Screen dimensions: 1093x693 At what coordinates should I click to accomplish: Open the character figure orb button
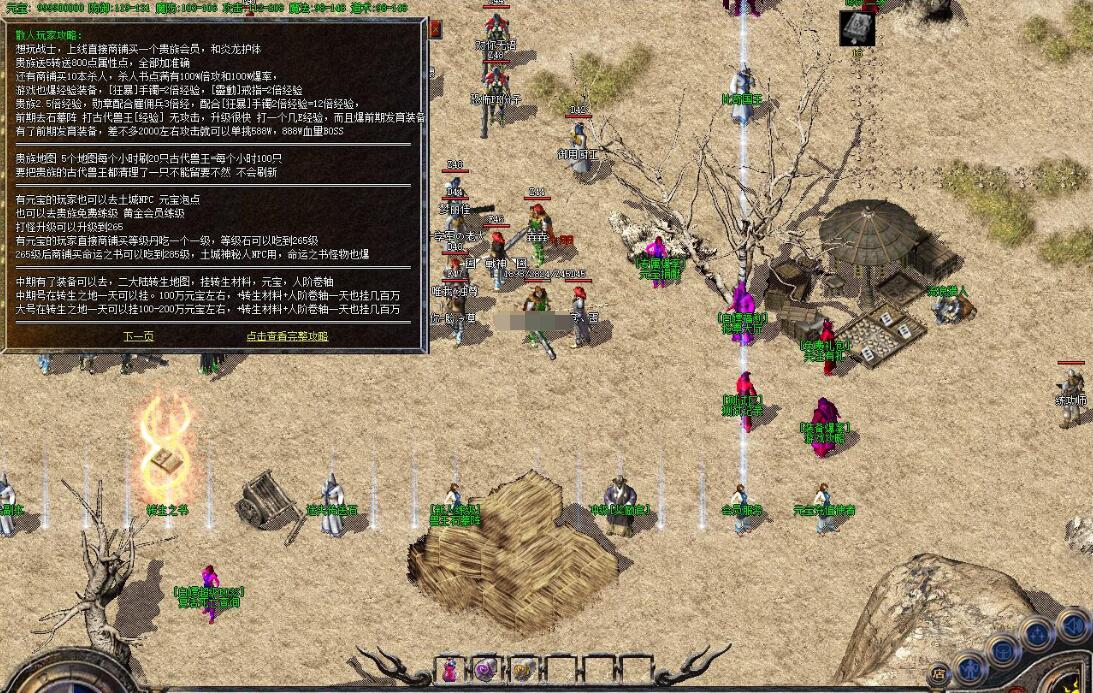(969, 667)
